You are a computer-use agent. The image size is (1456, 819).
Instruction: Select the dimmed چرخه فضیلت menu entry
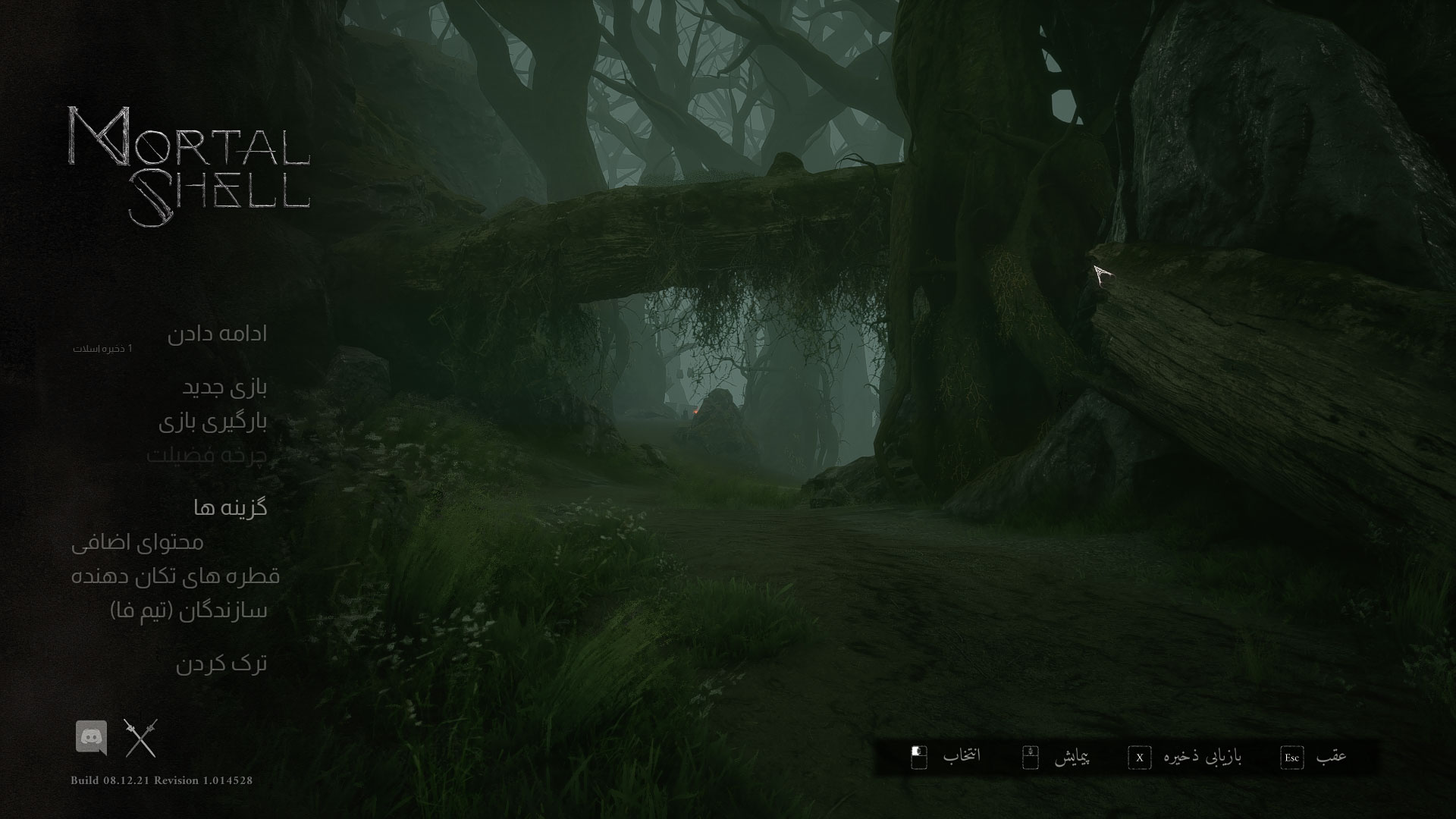(x=206, y=456)
